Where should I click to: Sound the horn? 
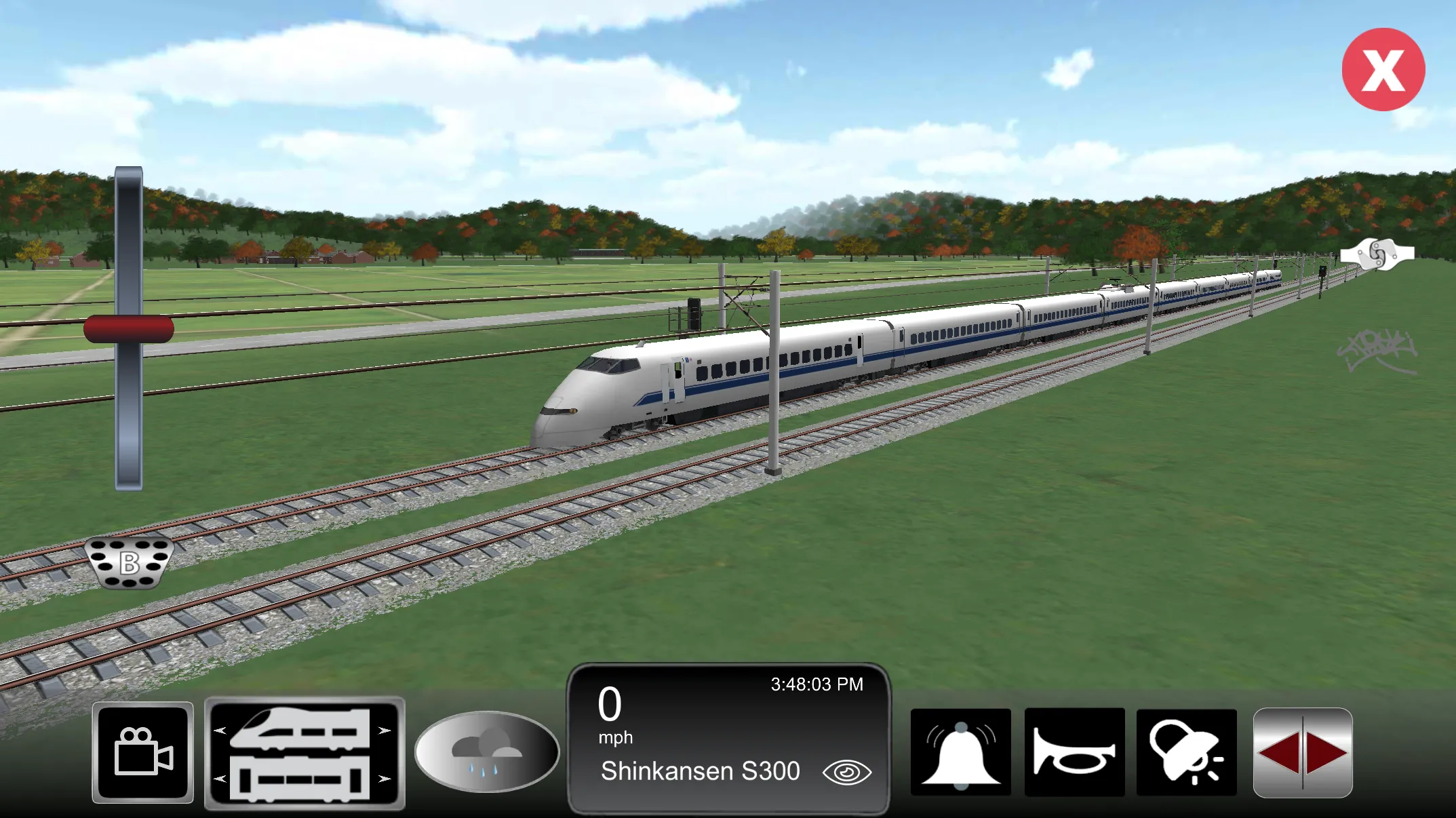pyautogui.click(x=1074, y=752)
